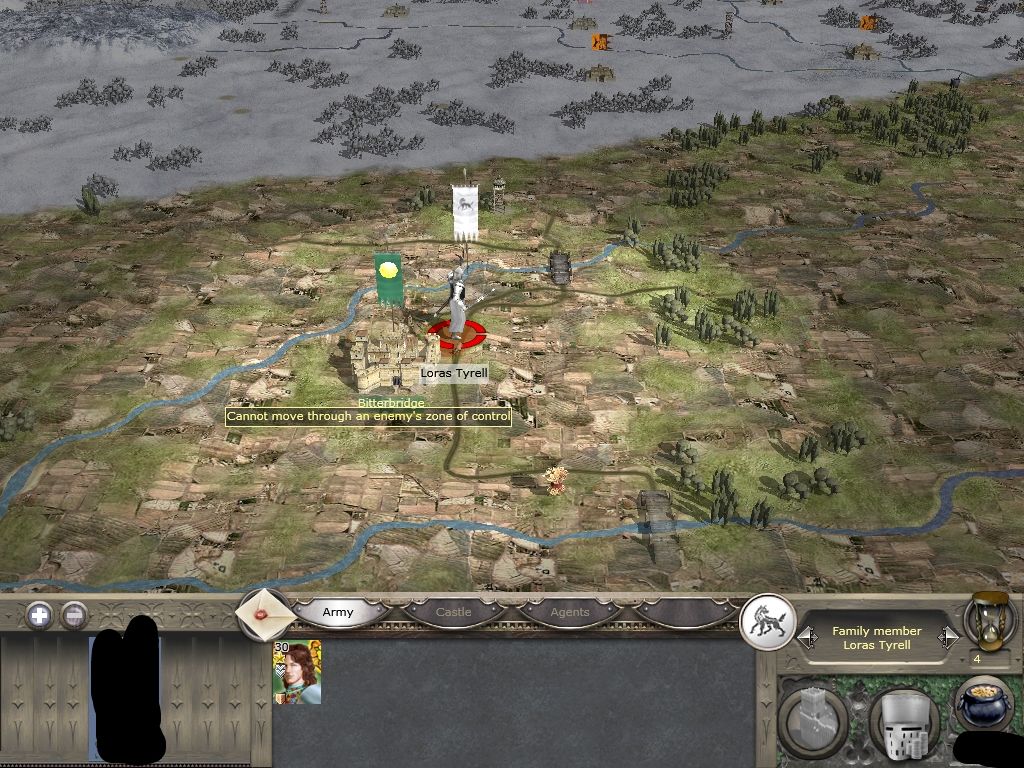
Task: Select Loras Tyrell's unit card portrait
Action: pyautogui.click(x=298, y=672)
